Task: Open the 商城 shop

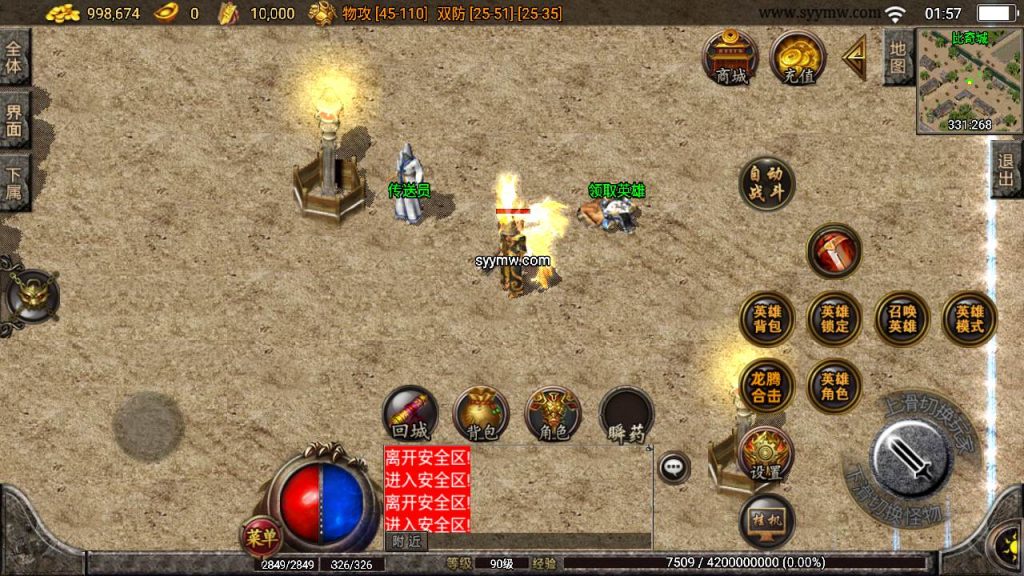Action: [731, 57]
